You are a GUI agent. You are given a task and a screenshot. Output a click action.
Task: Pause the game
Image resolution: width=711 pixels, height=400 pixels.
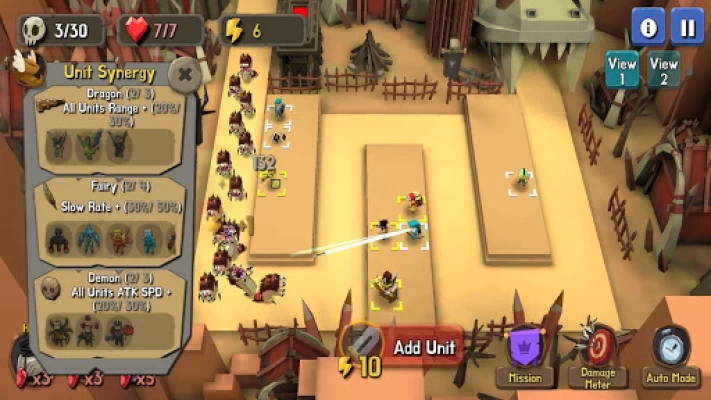coord(687,25)
